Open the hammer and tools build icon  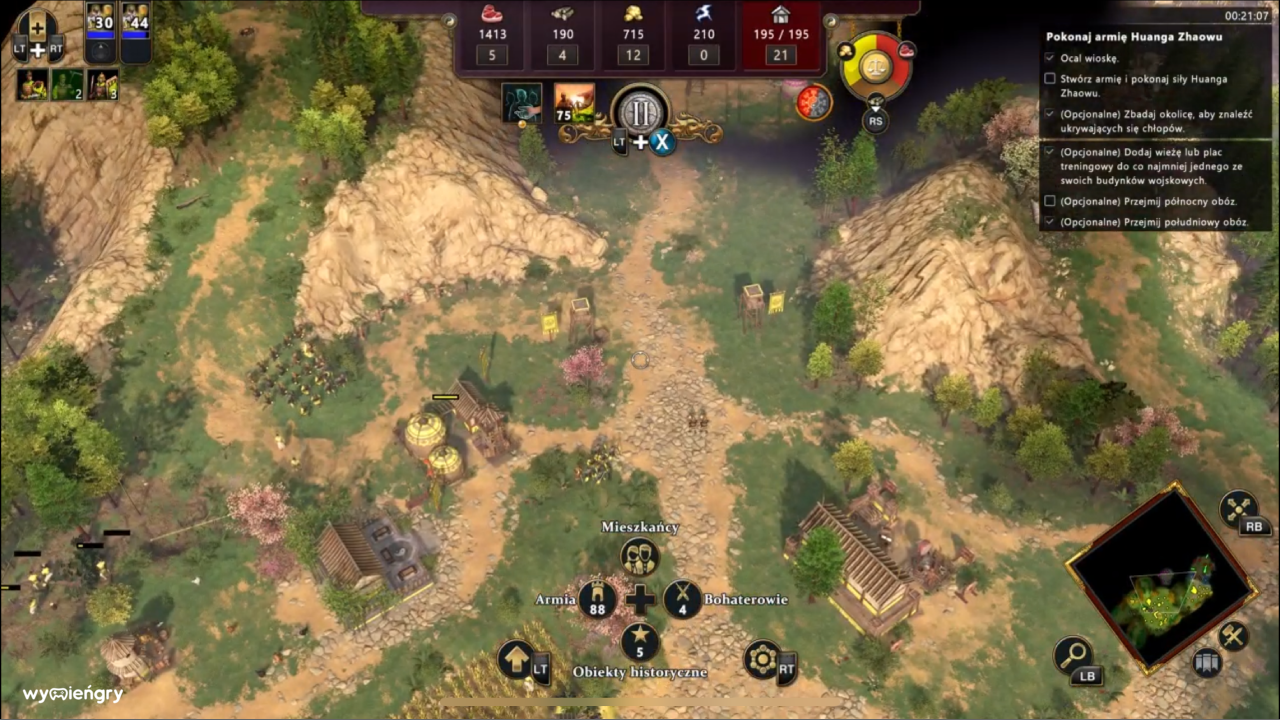pos(1233,636)
